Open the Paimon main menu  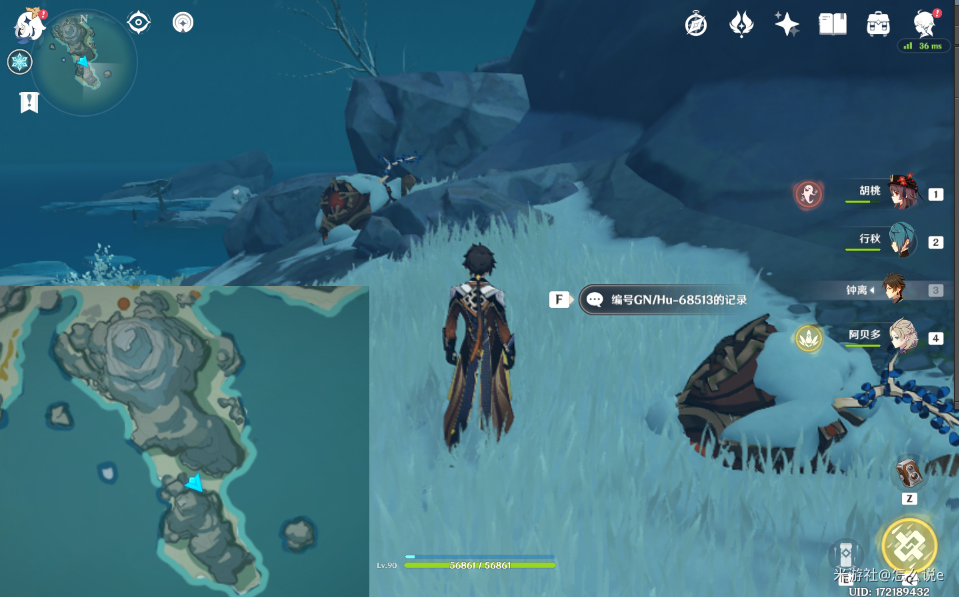[30, 24]
